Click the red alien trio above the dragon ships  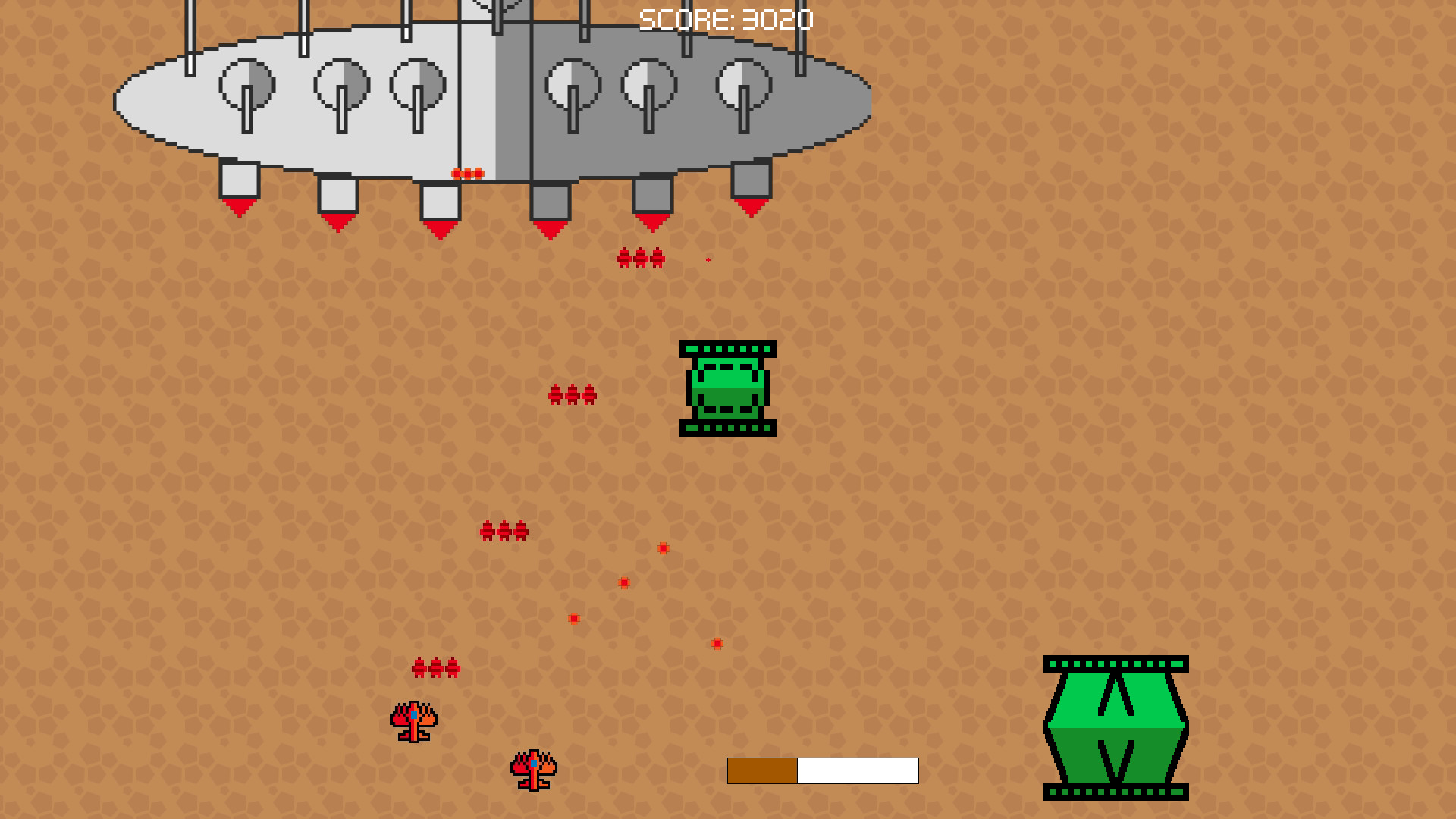pyautogui.click(x=435, y=667)
